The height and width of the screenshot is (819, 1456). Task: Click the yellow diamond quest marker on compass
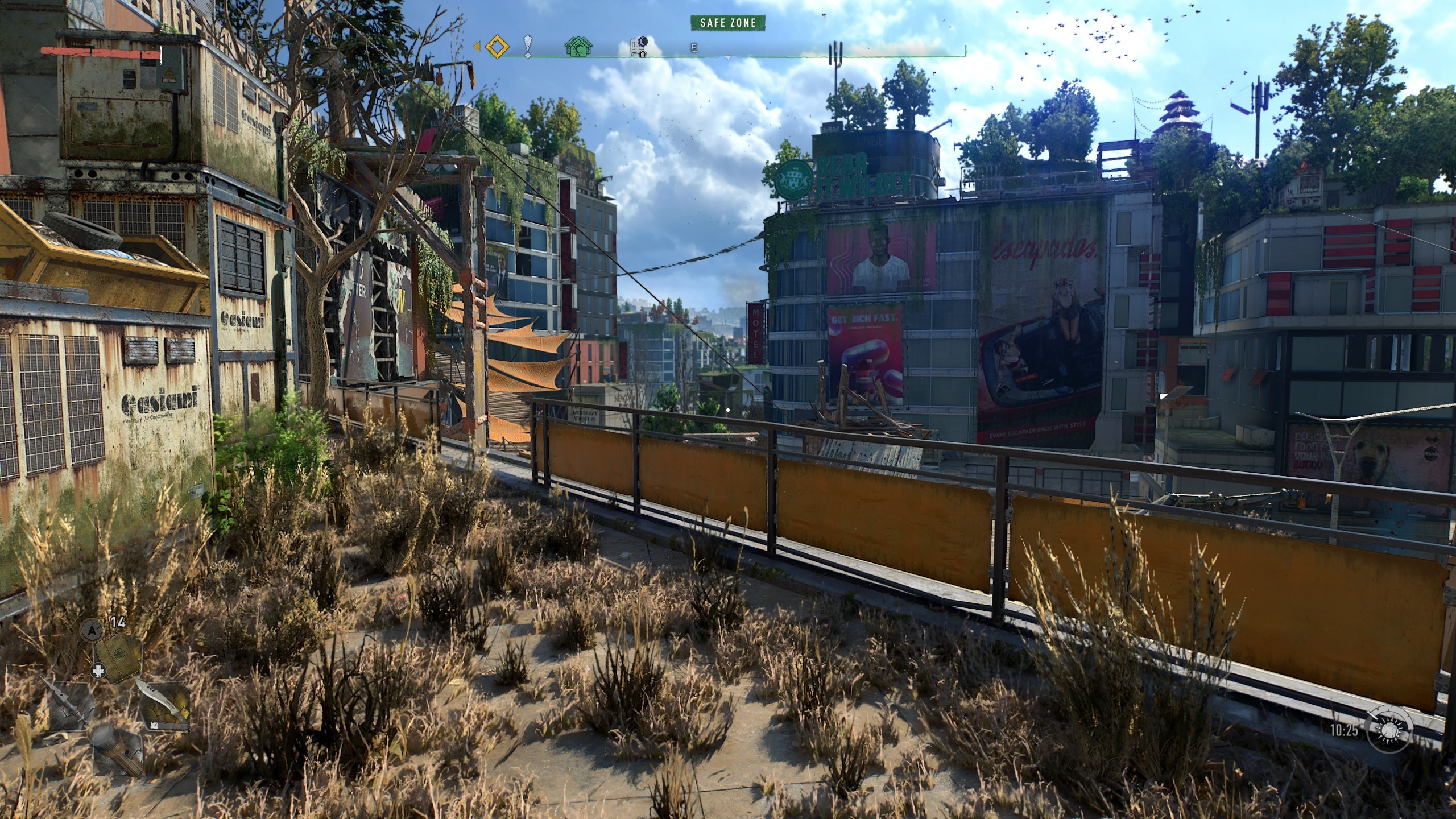(497, 47)
